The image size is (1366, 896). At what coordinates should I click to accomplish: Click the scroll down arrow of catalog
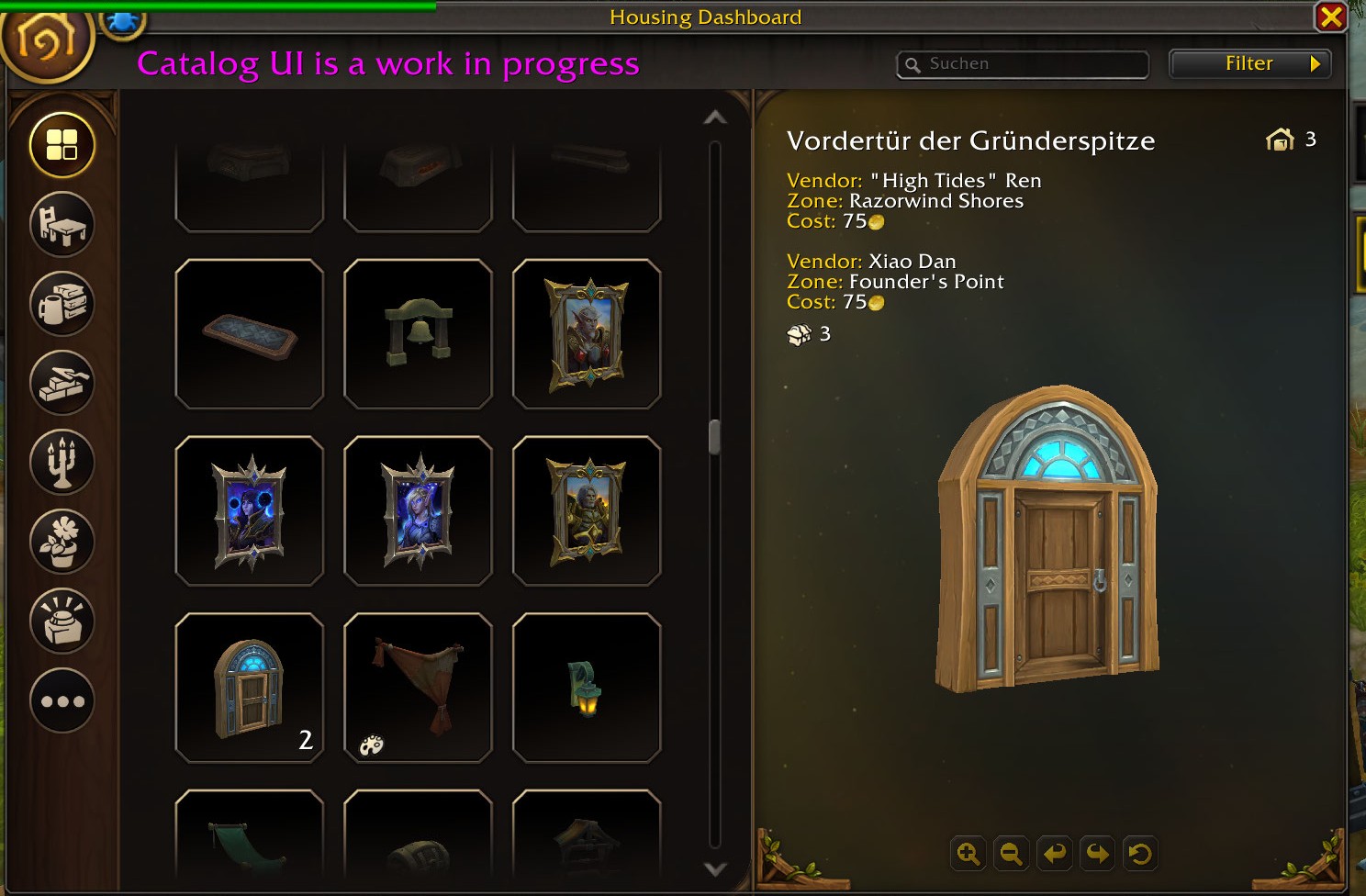(x=715, y=868)
